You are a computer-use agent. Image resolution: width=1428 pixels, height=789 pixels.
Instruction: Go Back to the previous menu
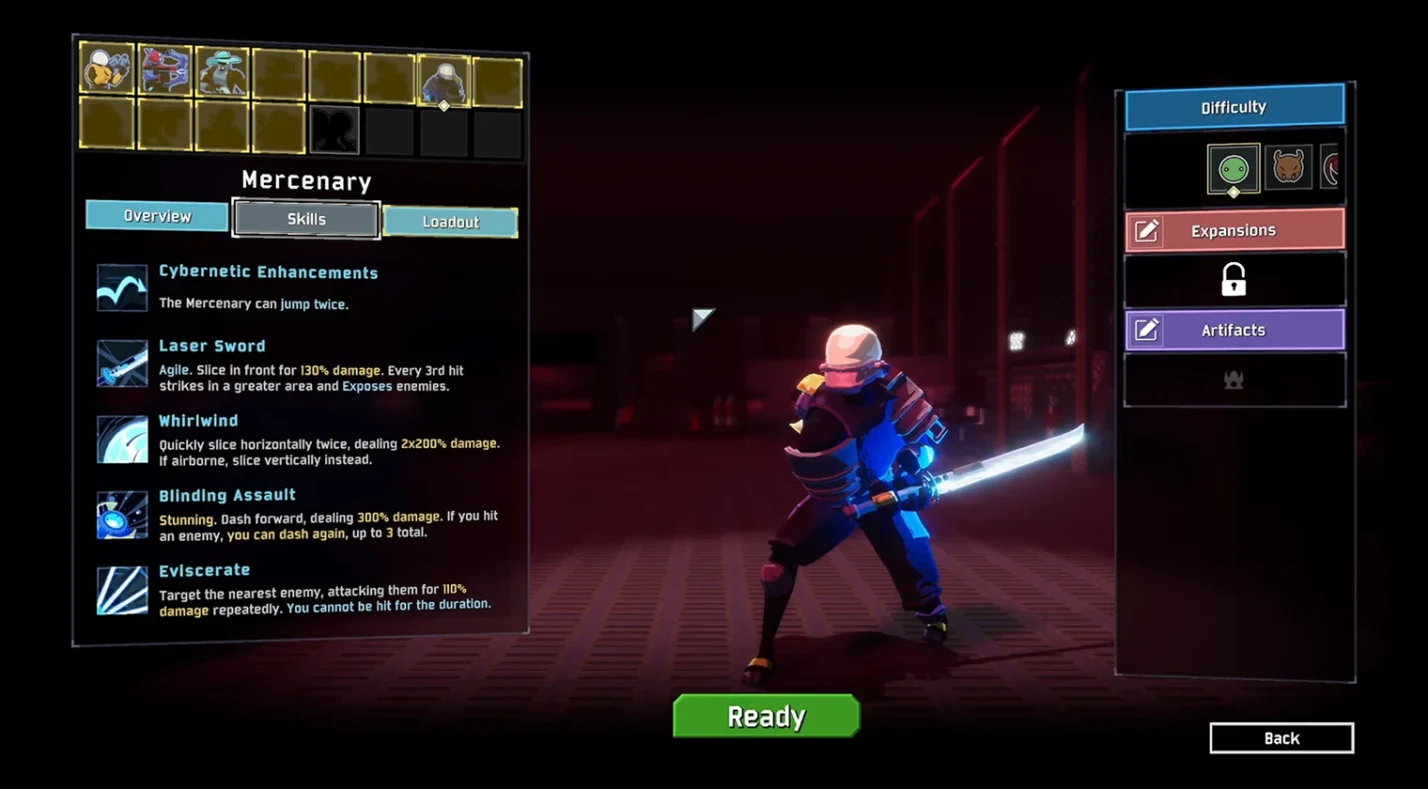(x=1281, y=738)
